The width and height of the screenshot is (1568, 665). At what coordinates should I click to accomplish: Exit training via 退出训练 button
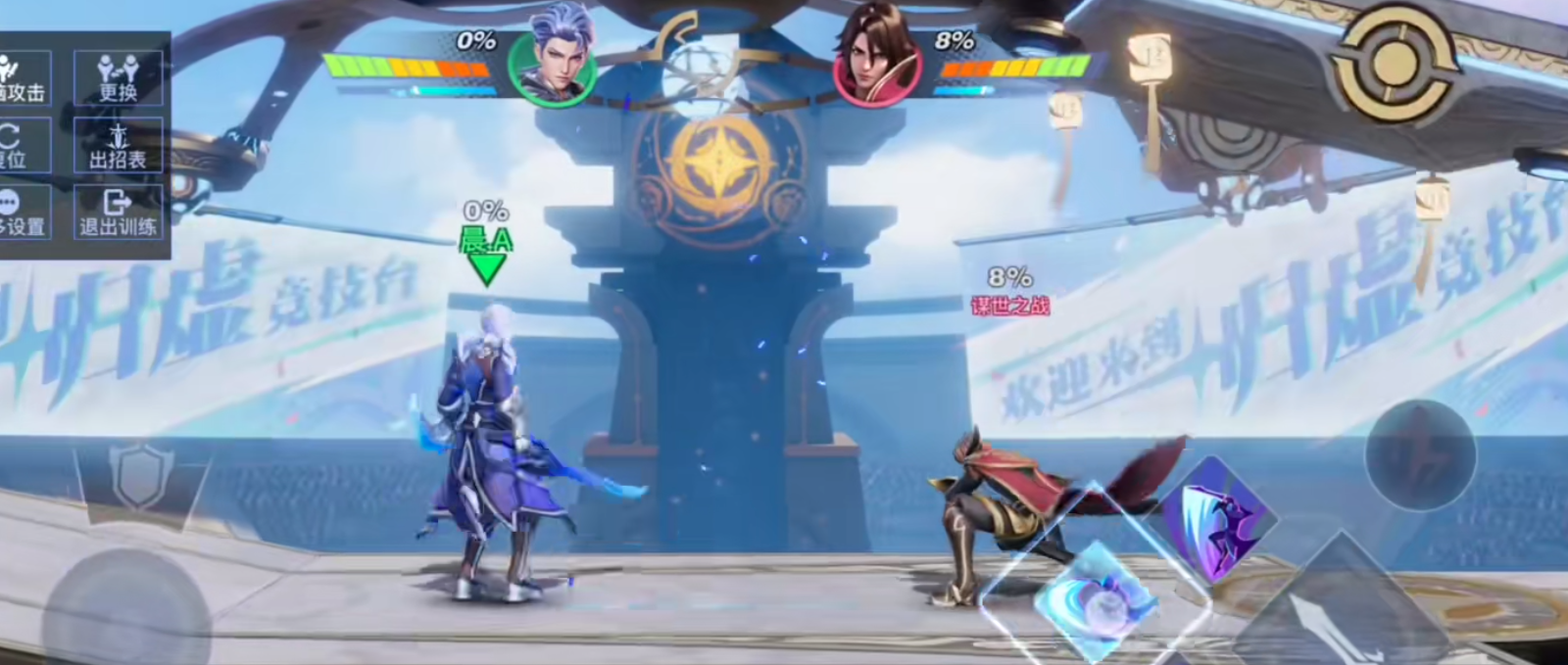118,213
